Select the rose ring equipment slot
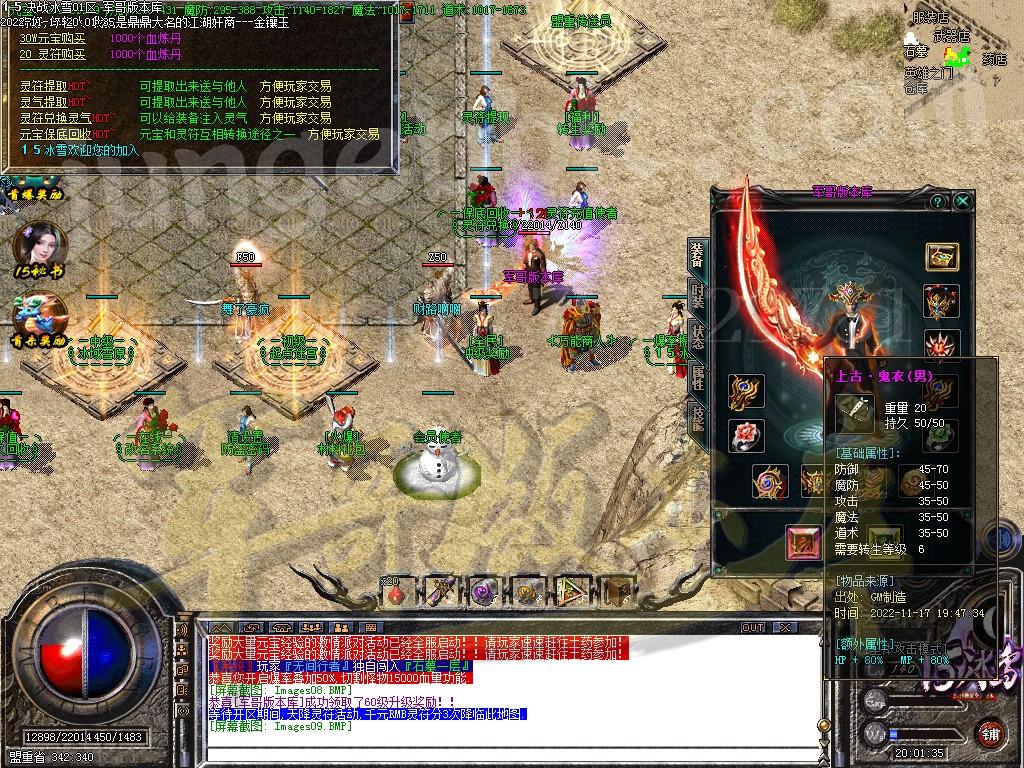 coord(746,436)
